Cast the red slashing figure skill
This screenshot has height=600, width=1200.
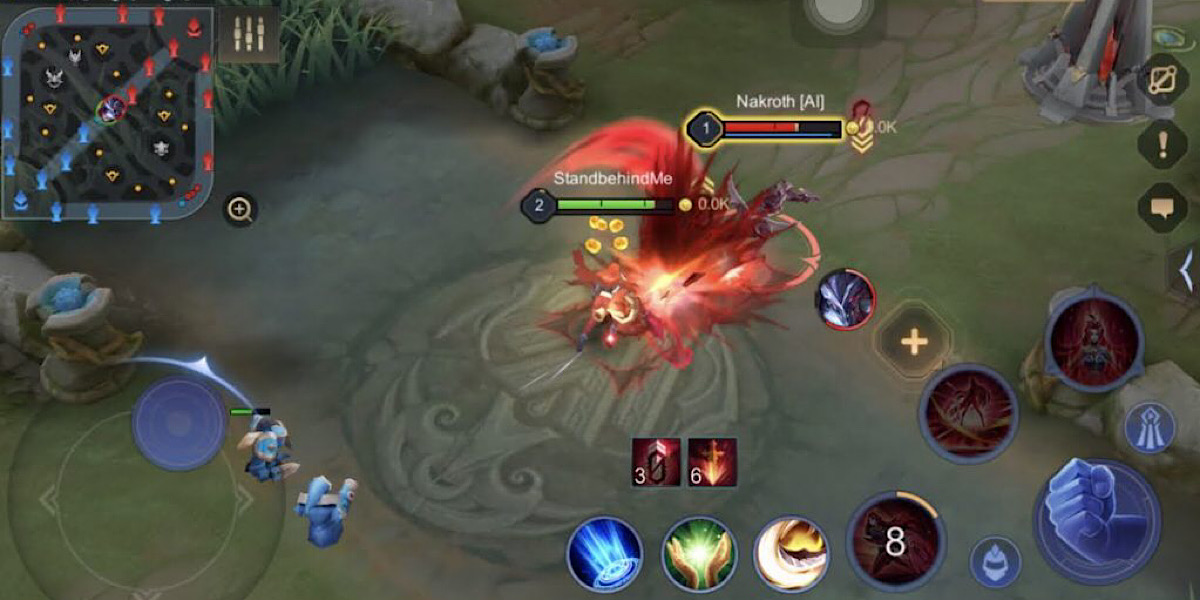click(x=967, y=414)
